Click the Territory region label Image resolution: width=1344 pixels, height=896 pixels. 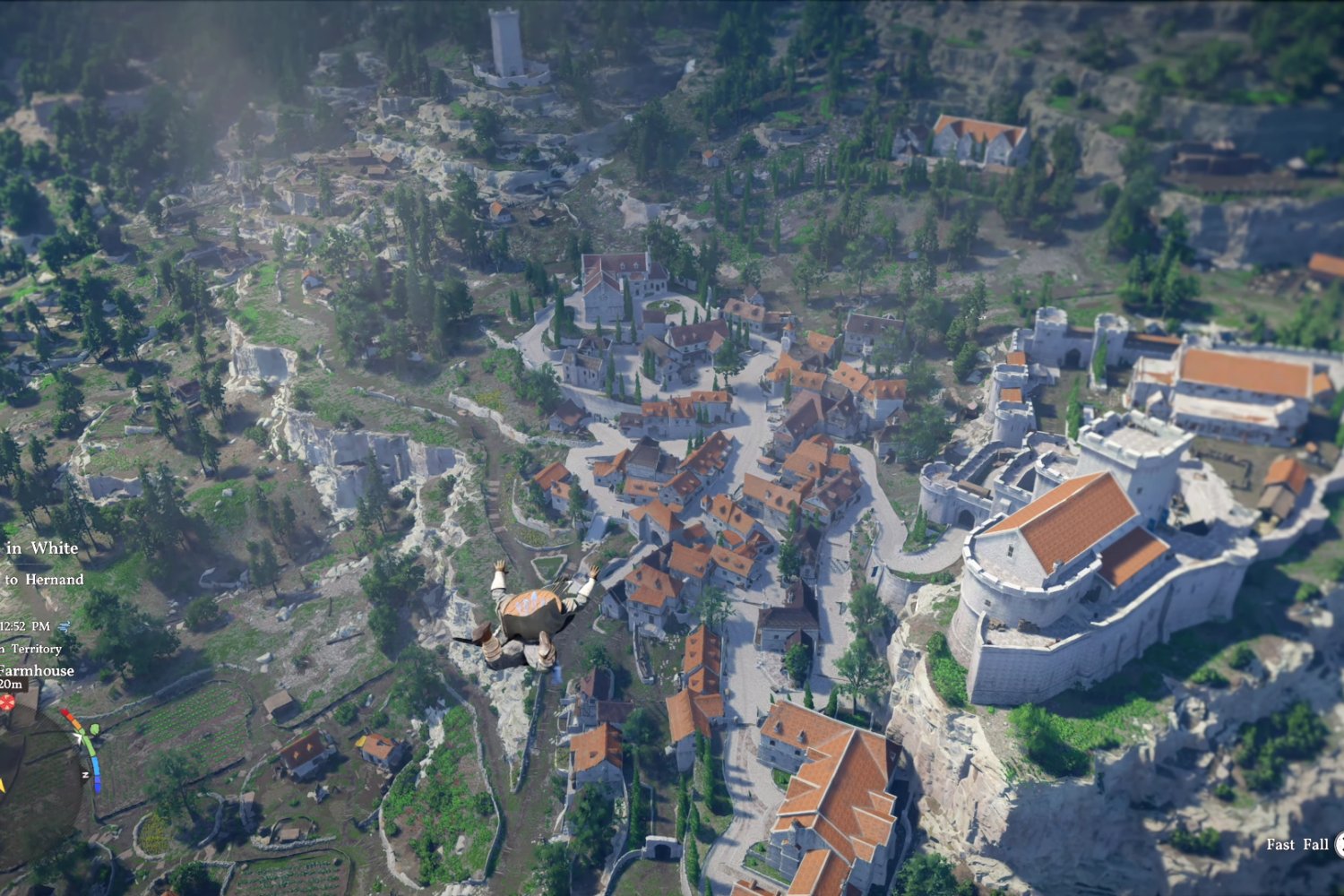coord(36,649)
